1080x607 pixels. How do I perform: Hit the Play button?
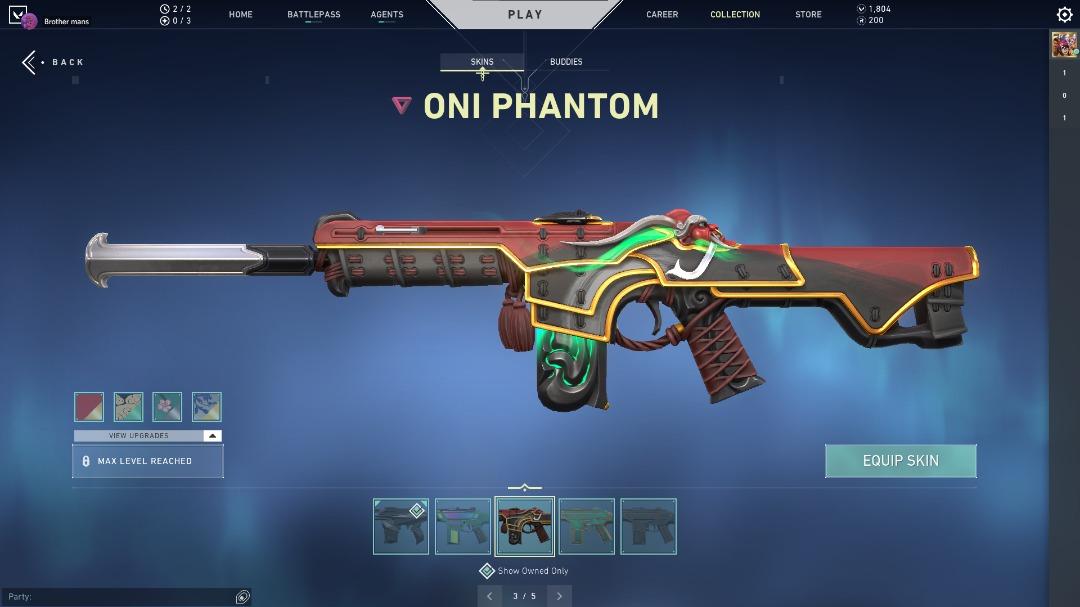click(524, 14)
